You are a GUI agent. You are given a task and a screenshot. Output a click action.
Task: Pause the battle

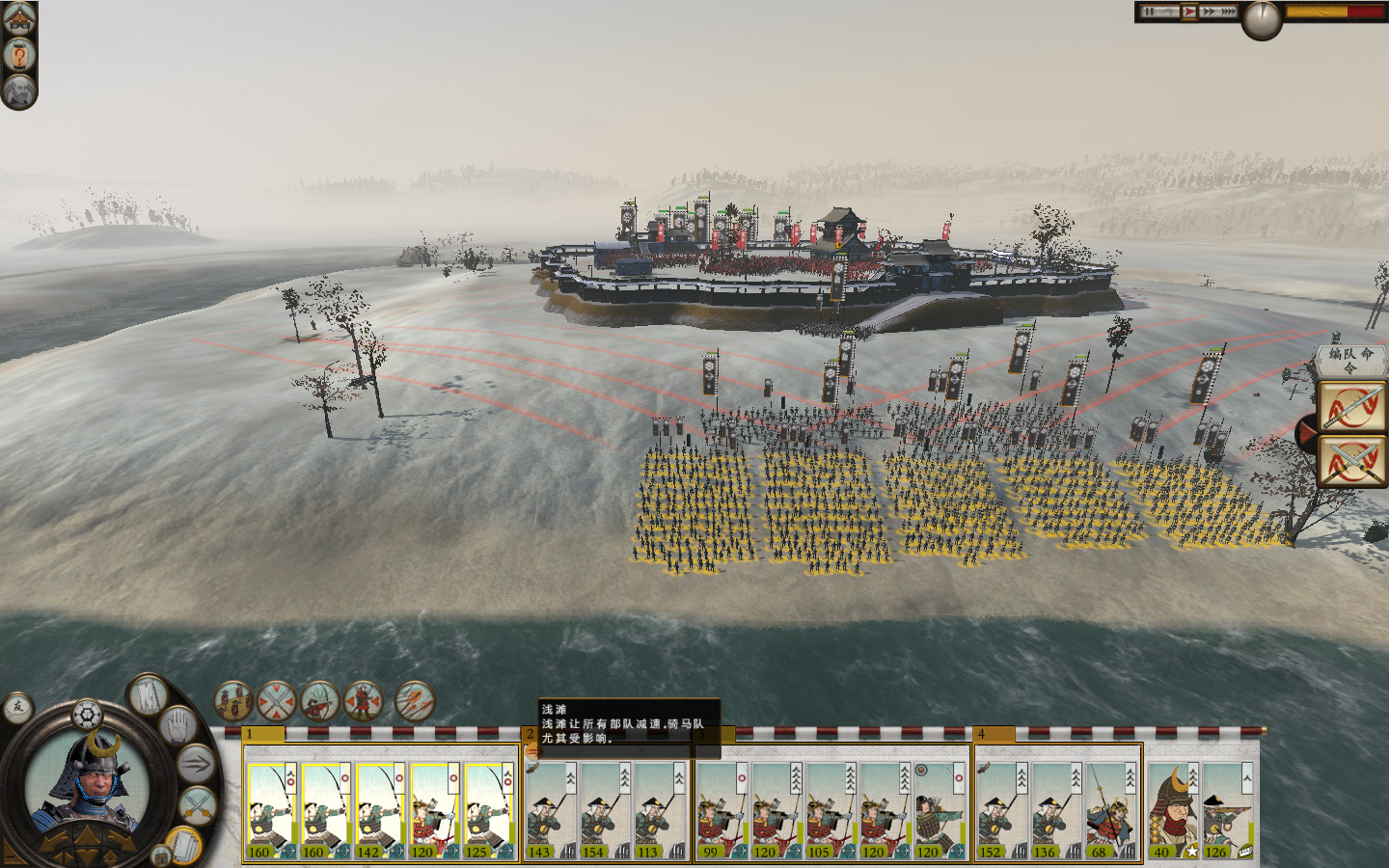(1150, 12)
